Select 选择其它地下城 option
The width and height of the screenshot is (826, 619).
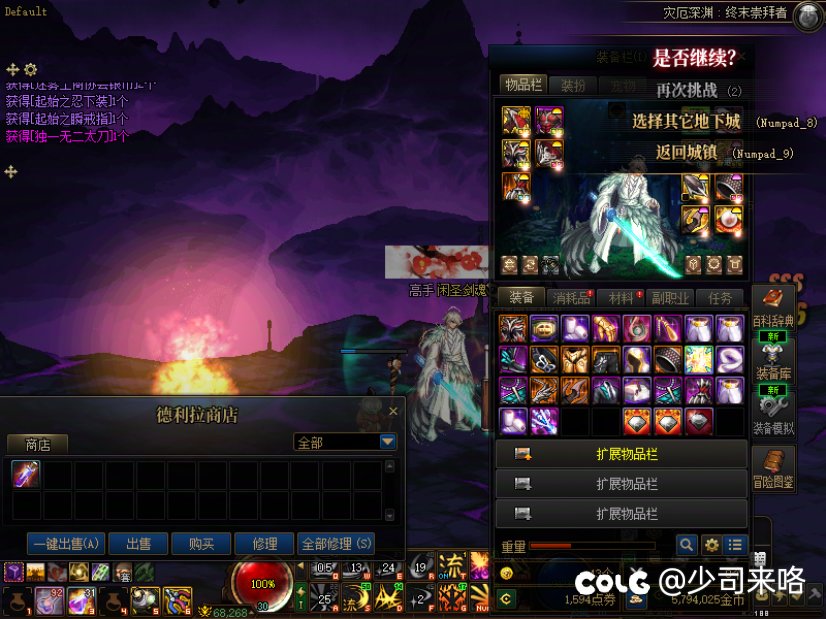point(686,122)
